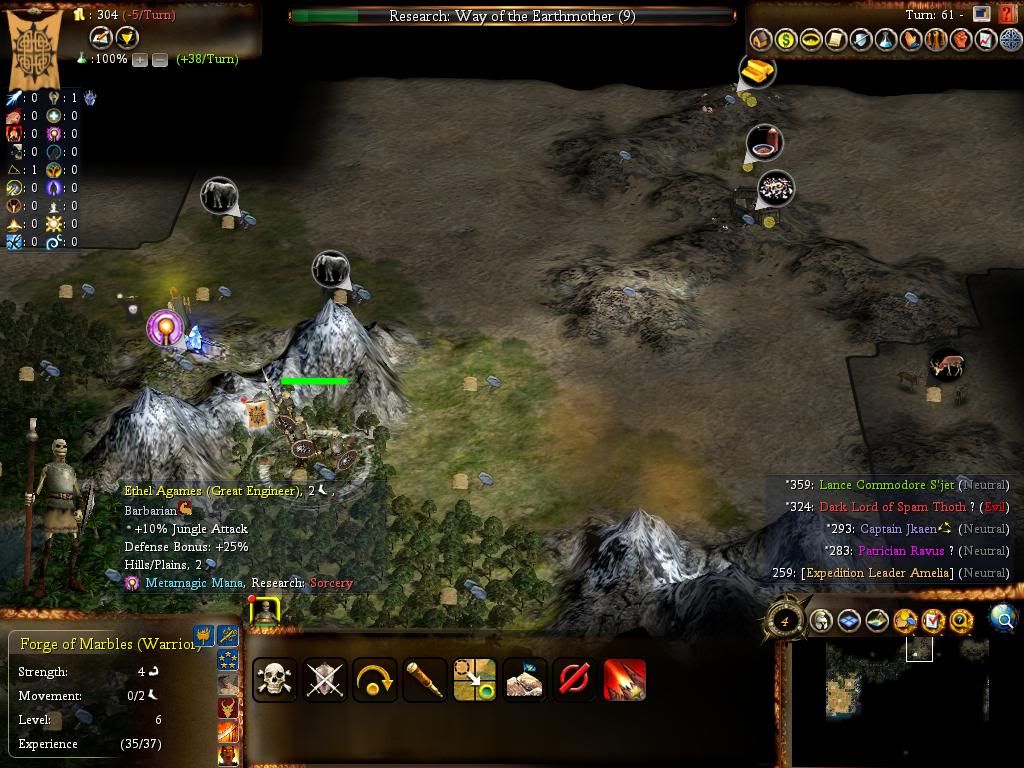Open globe view with the magnifier globe

click(1003, 620)
